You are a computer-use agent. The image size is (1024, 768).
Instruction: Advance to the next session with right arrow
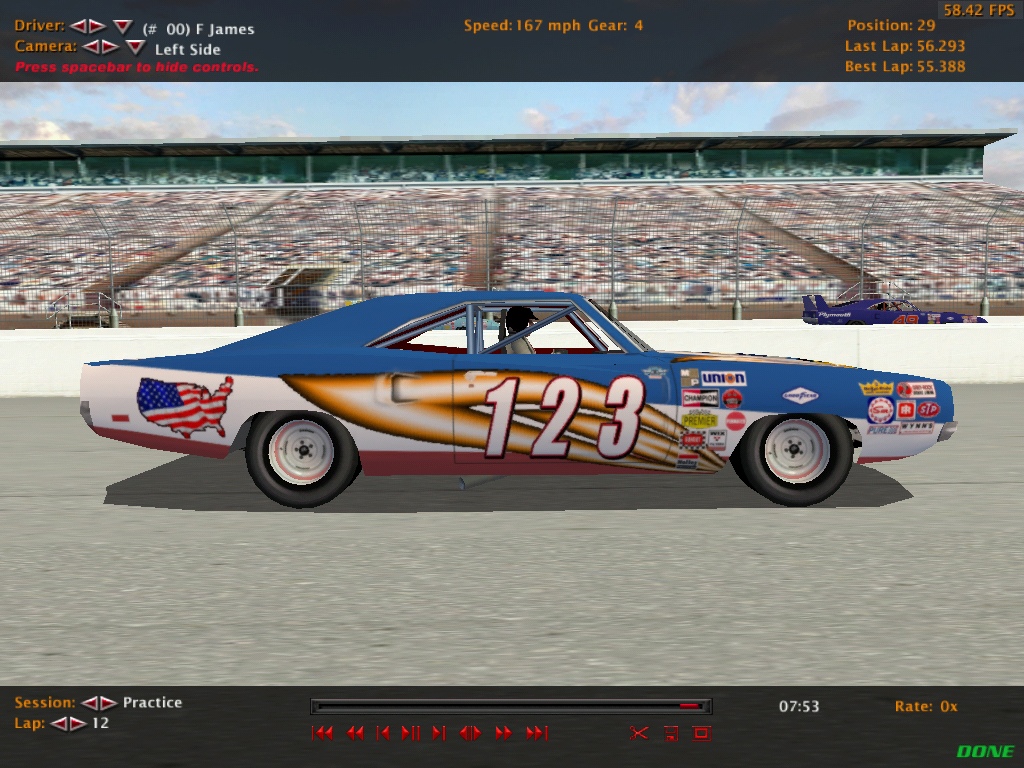(x=108, y=703)
